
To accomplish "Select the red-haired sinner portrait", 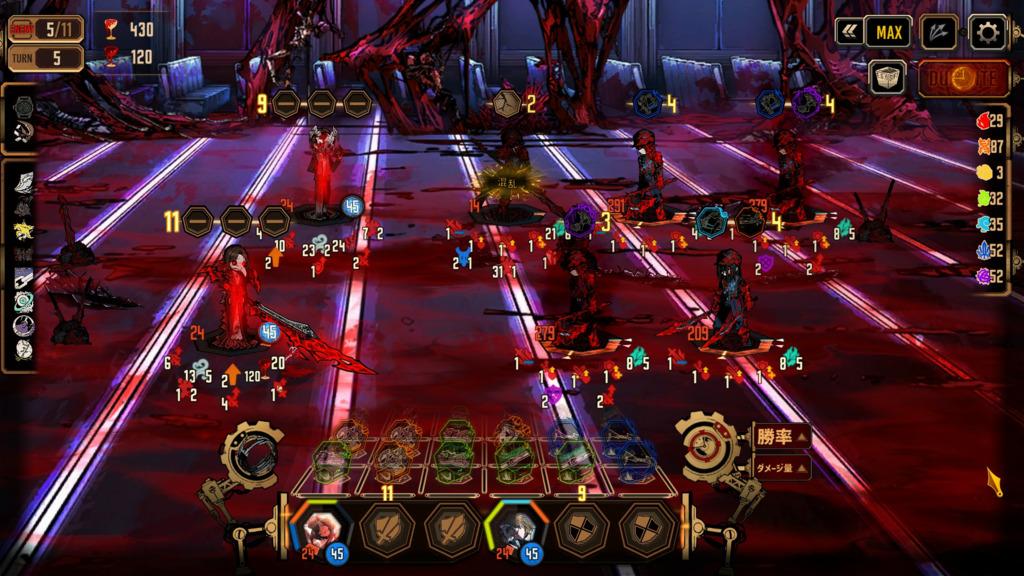I will click(x=322, y=529).
